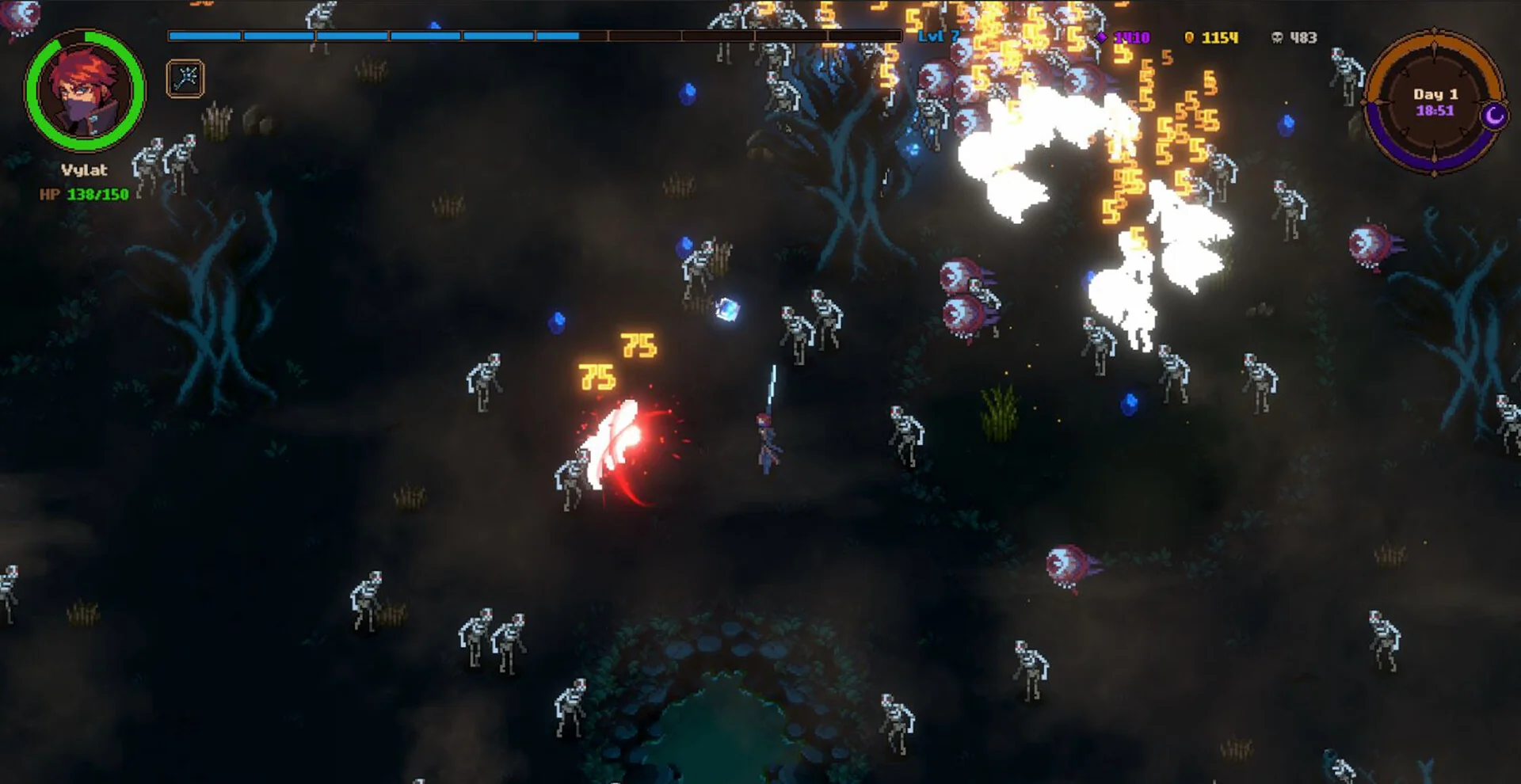
Task: Click Vylat's character portrait
Action: (85, 89)
